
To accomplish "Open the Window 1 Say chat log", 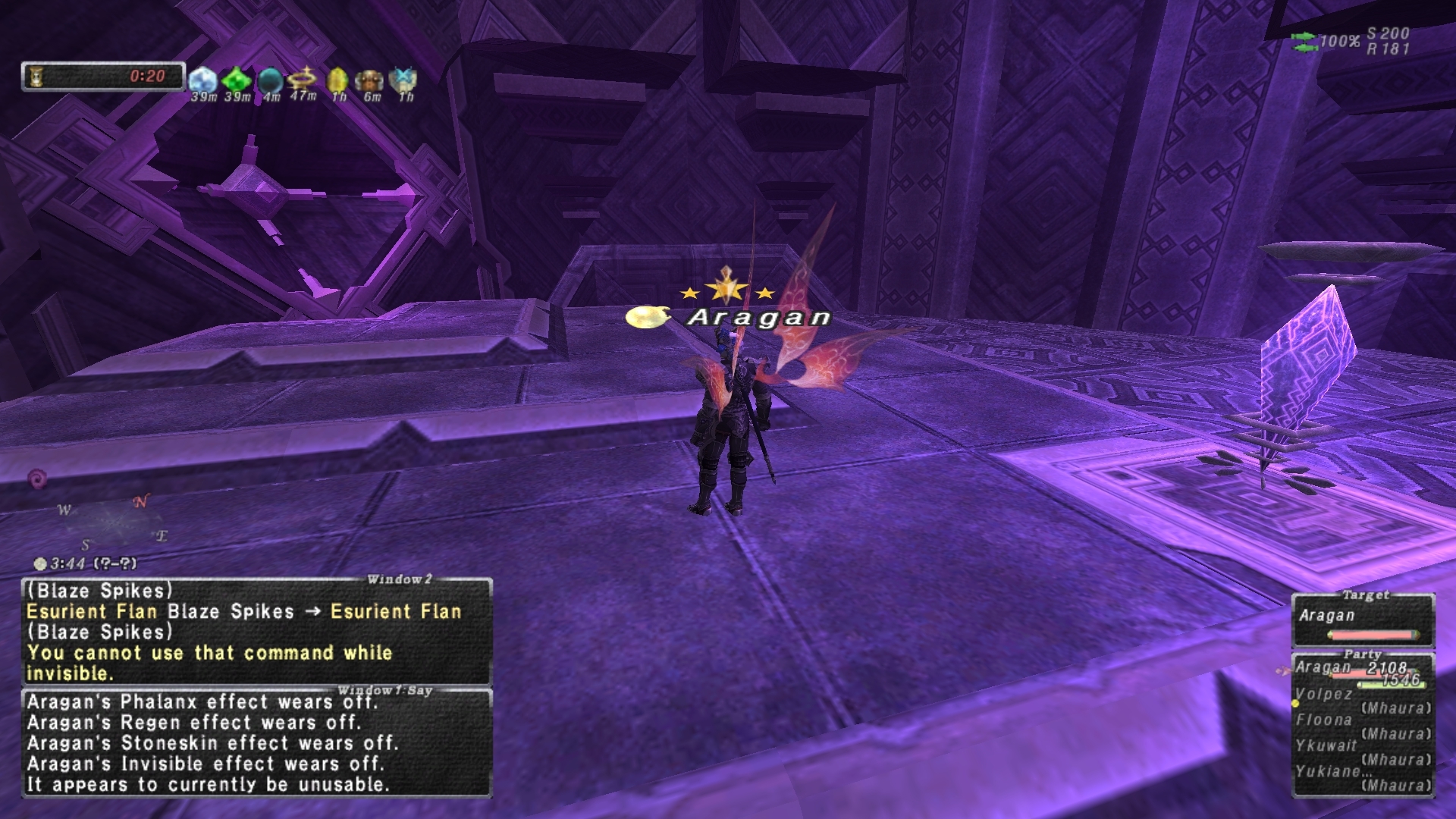I will point(256,743).
